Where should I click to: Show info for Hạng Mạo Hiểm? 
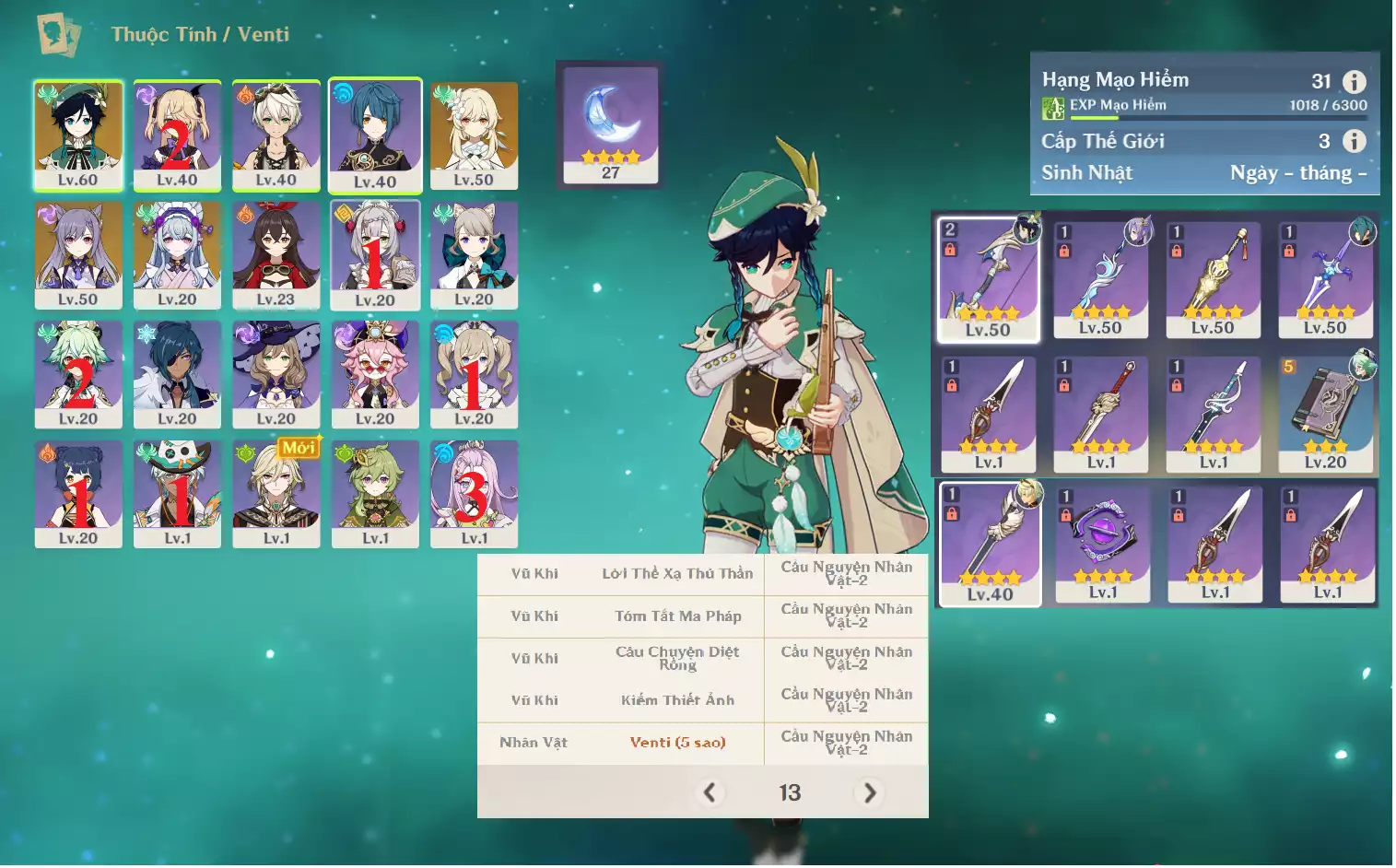[x=1354, y=81]
